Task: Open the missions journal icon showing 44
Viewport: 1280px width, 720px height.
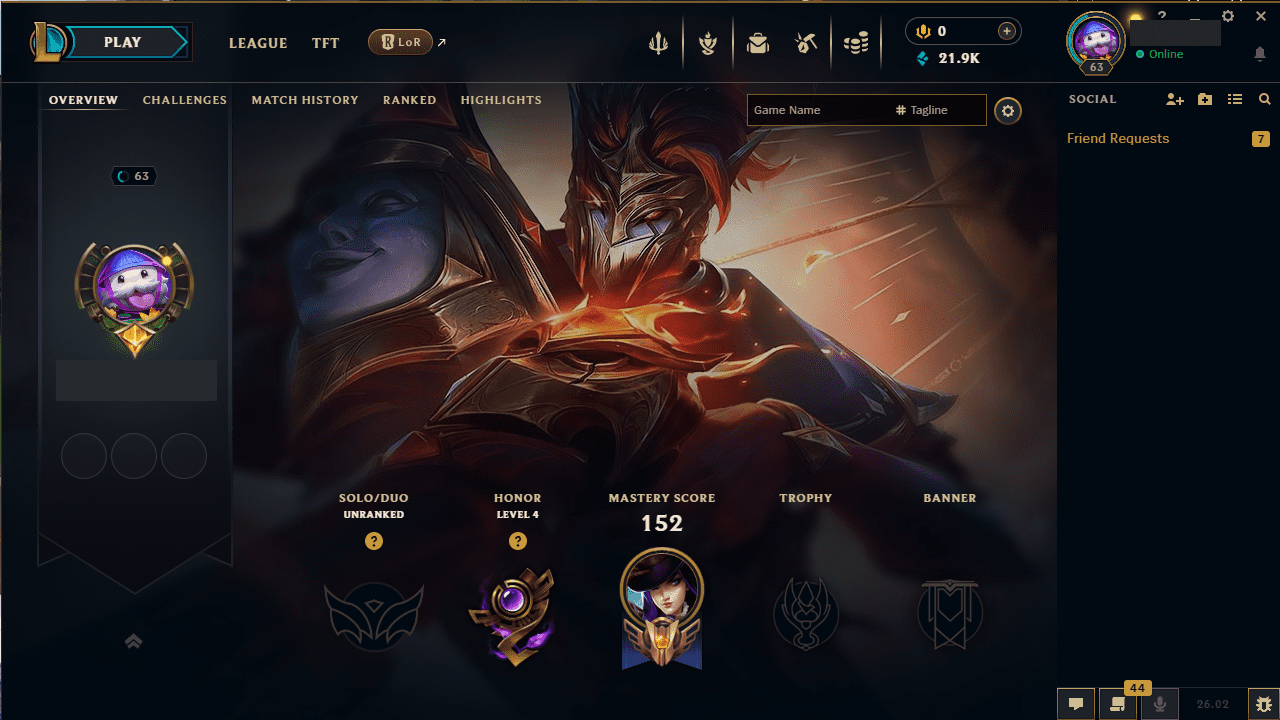Action: [1117, 706]
